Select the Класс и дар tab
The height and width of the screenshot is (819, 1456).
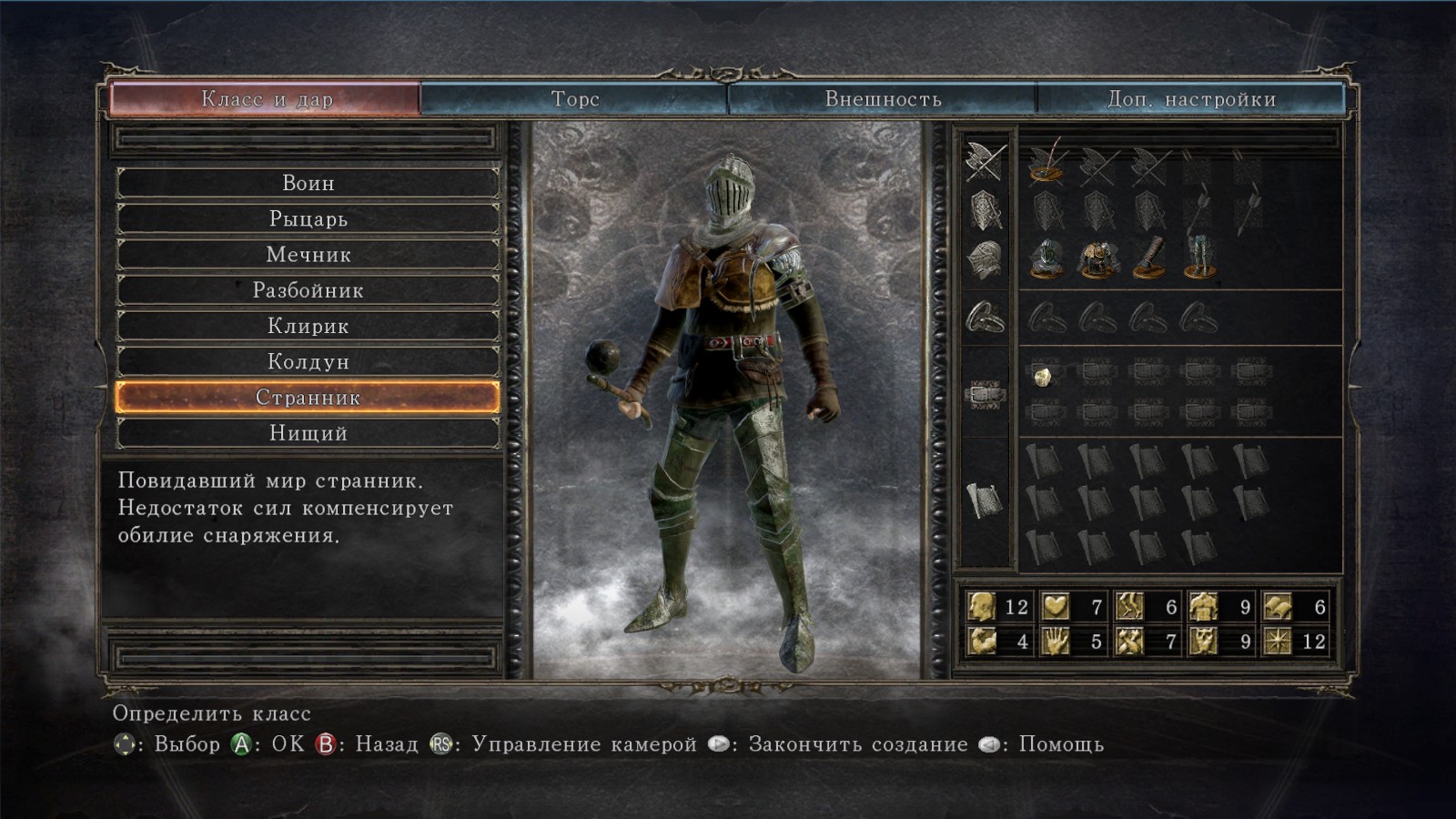(x=266, y=98)
